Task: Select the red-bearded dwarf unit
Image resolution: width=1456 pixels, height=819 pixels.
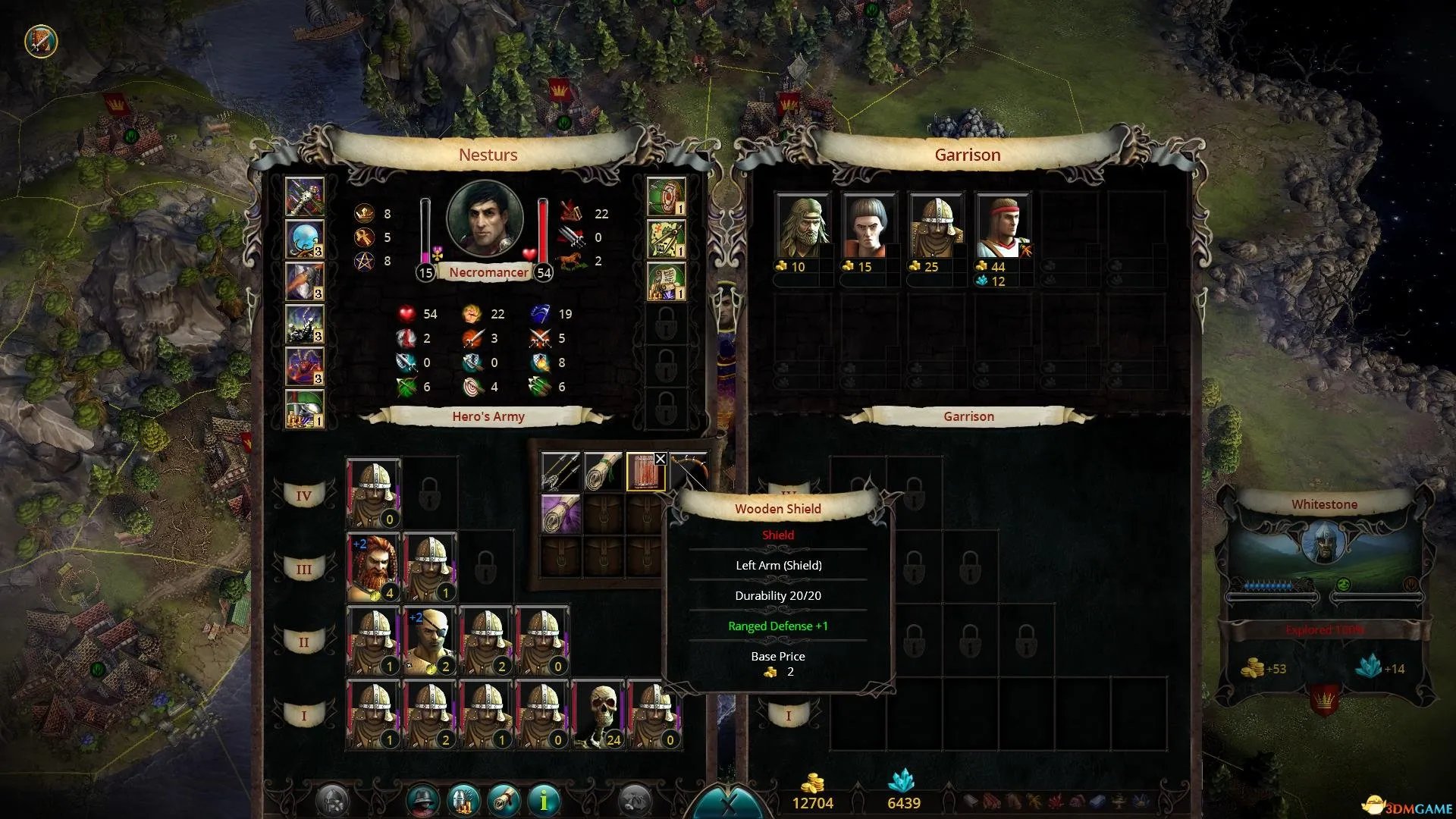Action: tap(373, 567)
